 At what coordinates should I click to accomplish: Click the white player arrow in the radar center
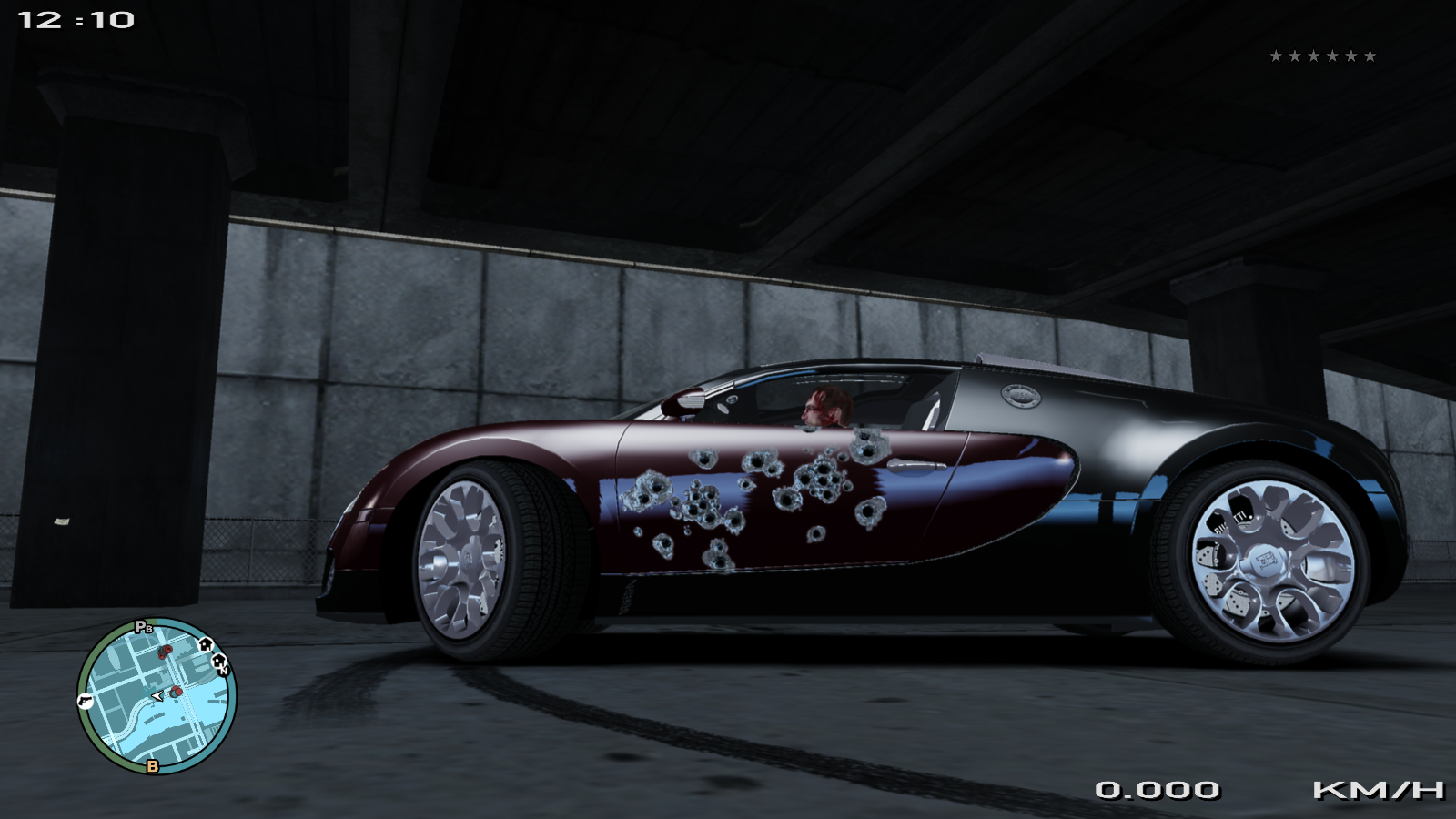point(156,695)
